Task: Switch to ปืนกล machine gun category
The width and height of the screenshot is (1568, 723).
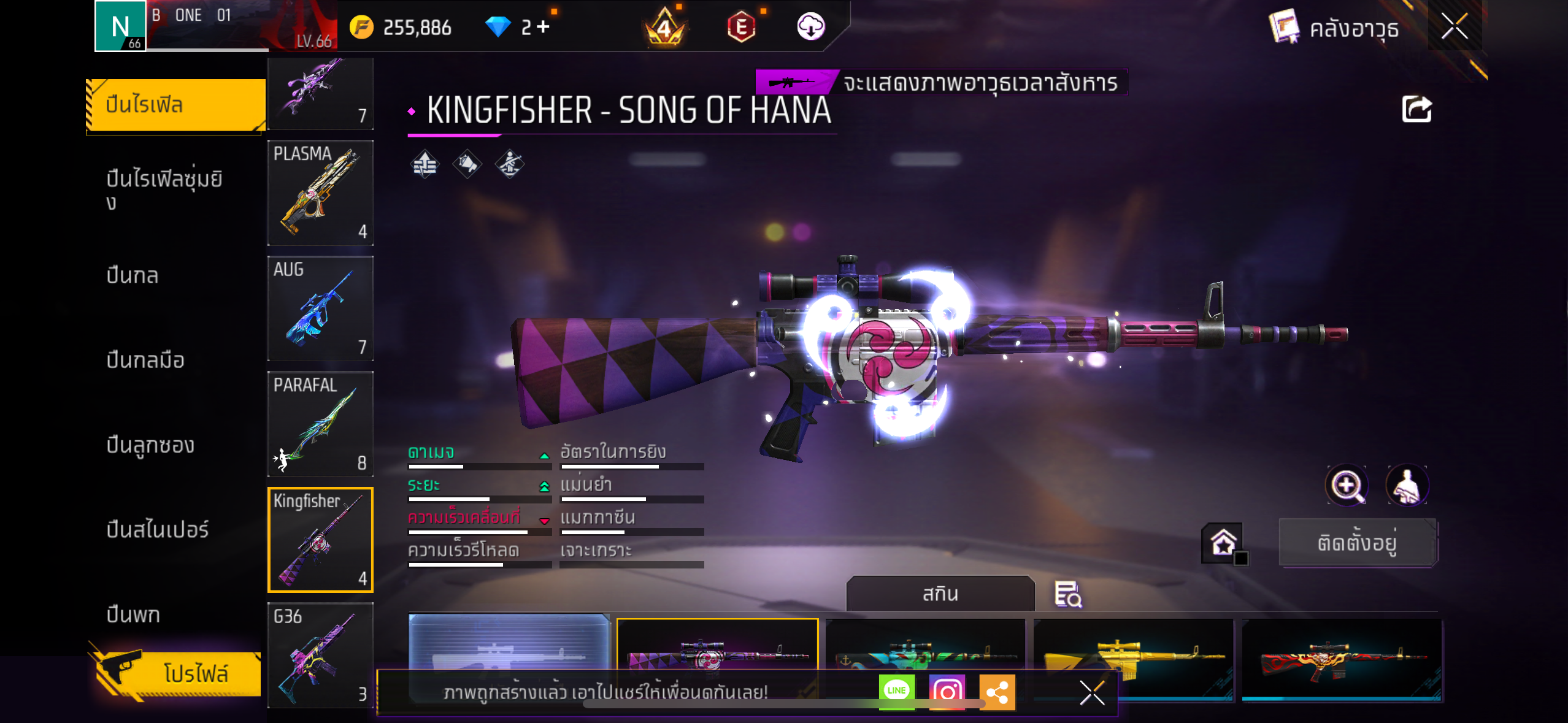Action: [x=133, y=276]
